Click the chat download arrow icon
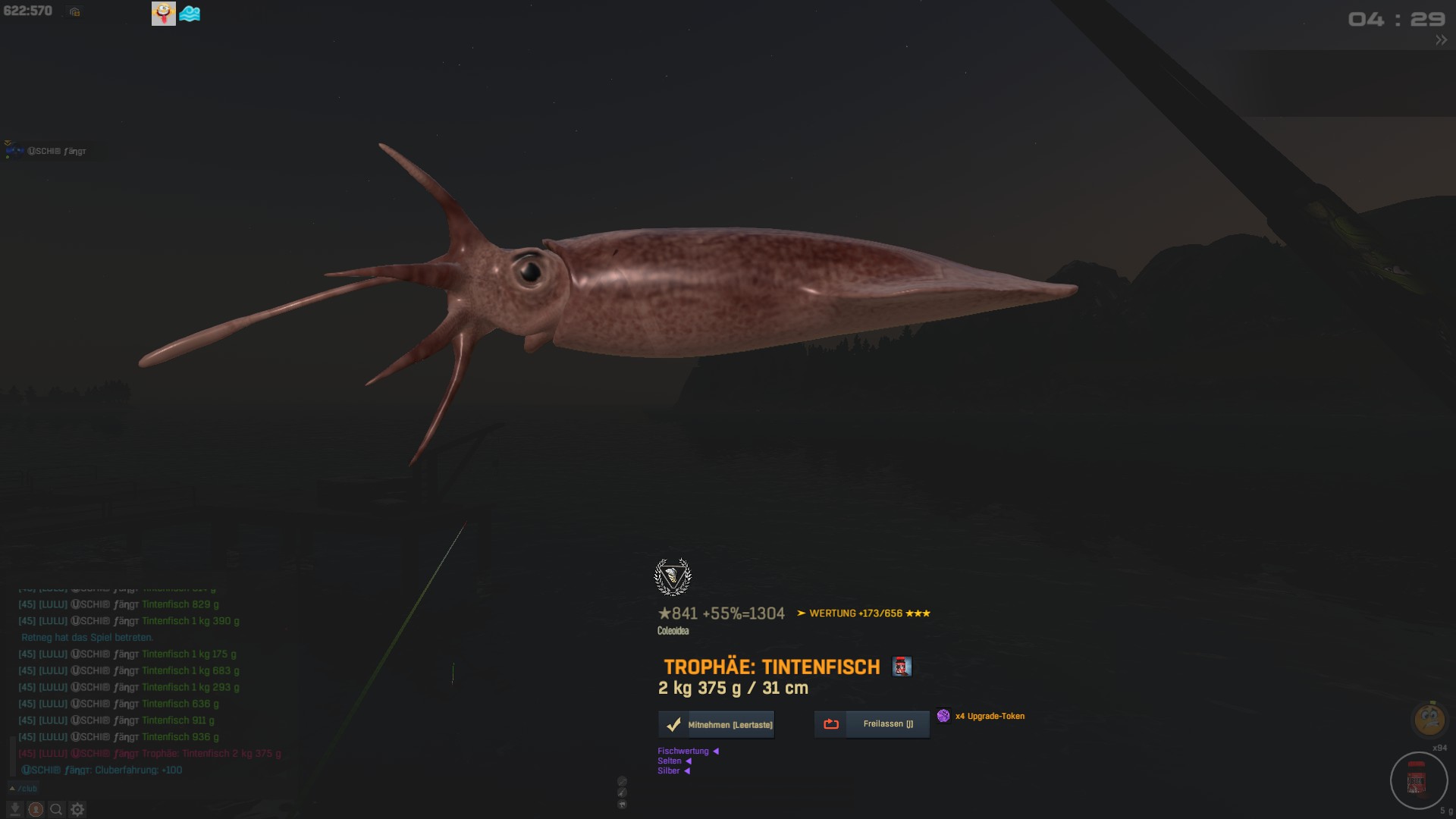 [x=14, y=810]
